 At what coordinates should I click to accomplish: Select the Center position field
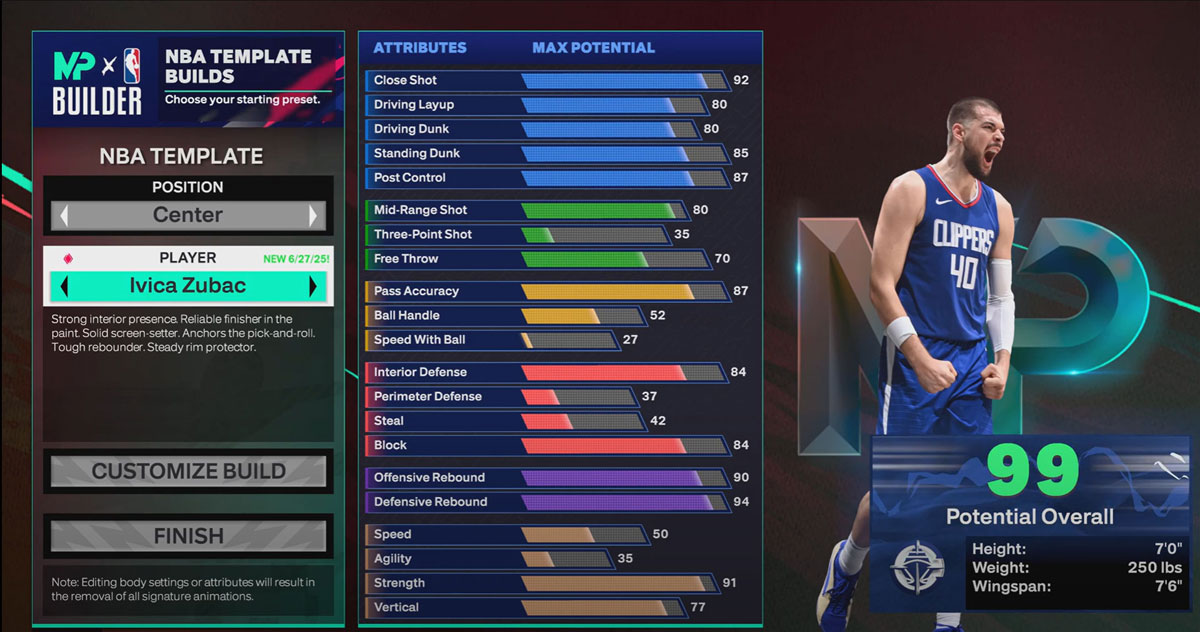pyautogui.click(x=189, y=215)
